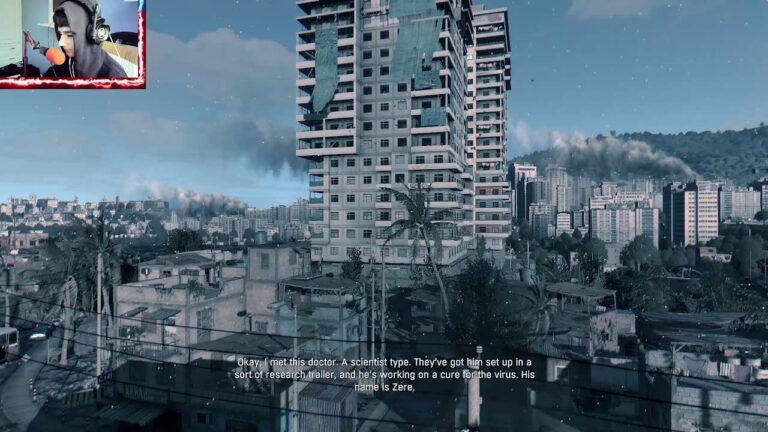This screenshot has width=768, height=432.
Task: Click the streamer webcam overlay
Action: point(71,42)
